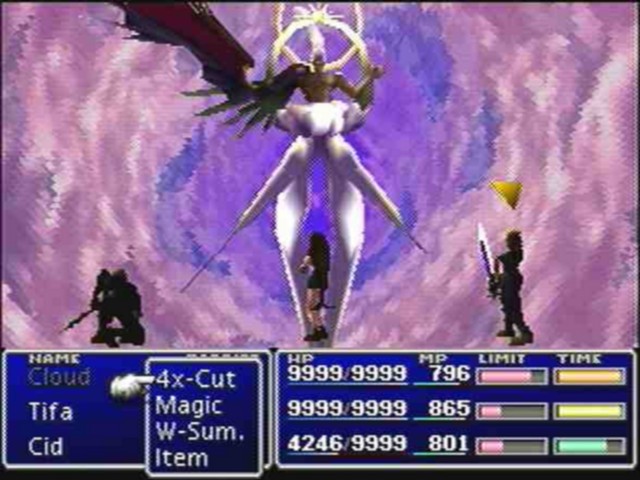
Task: Open the W-Sum. summon command
Action: [x=199, y=432]
